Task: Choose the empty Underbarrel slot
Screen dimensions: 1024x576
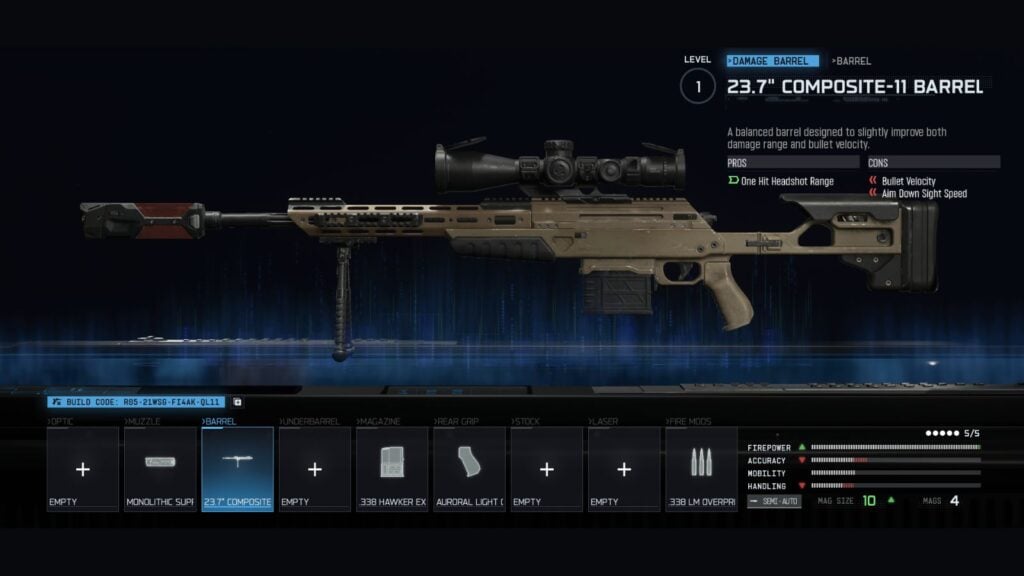Action: (314, 469)
